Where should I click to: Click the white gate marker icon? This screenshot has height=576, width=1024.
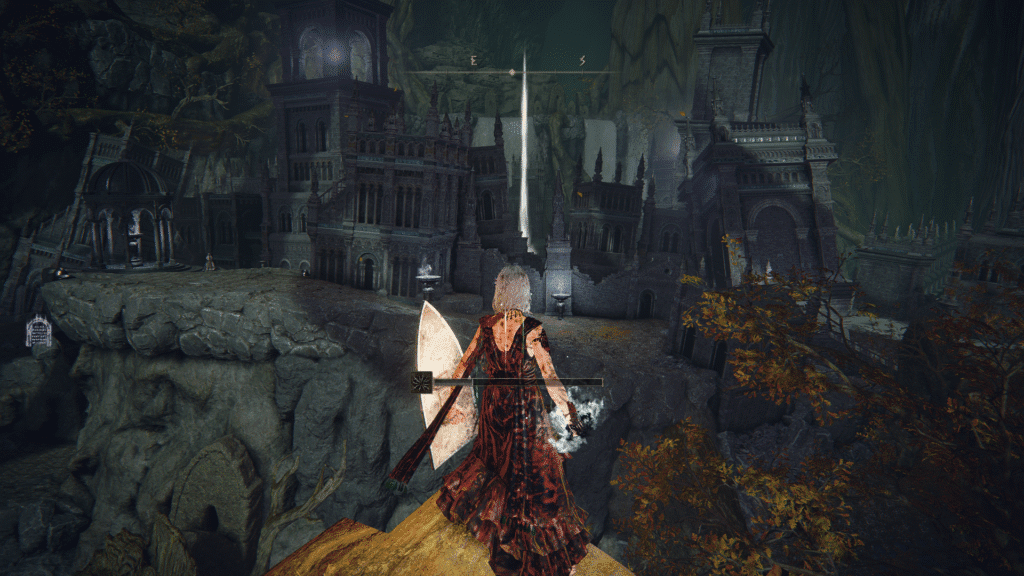coord(38,331)
